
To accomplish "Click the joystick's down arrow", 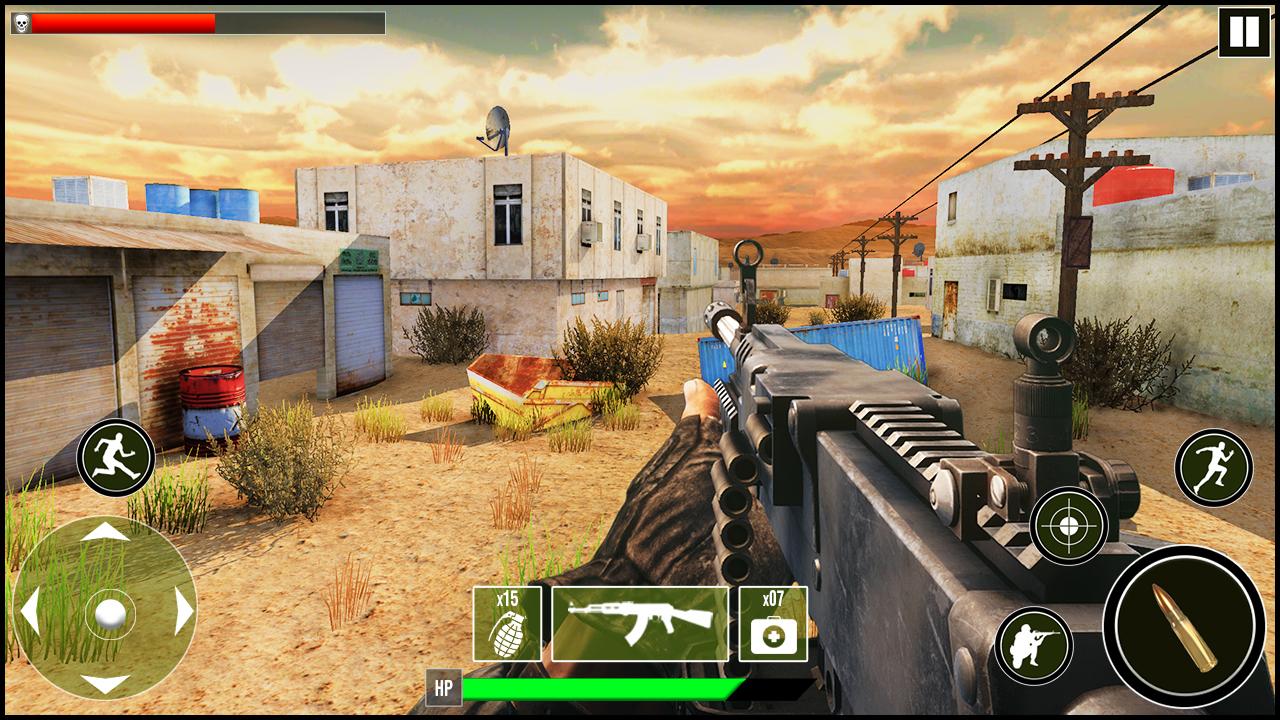I will coord(105,684).
